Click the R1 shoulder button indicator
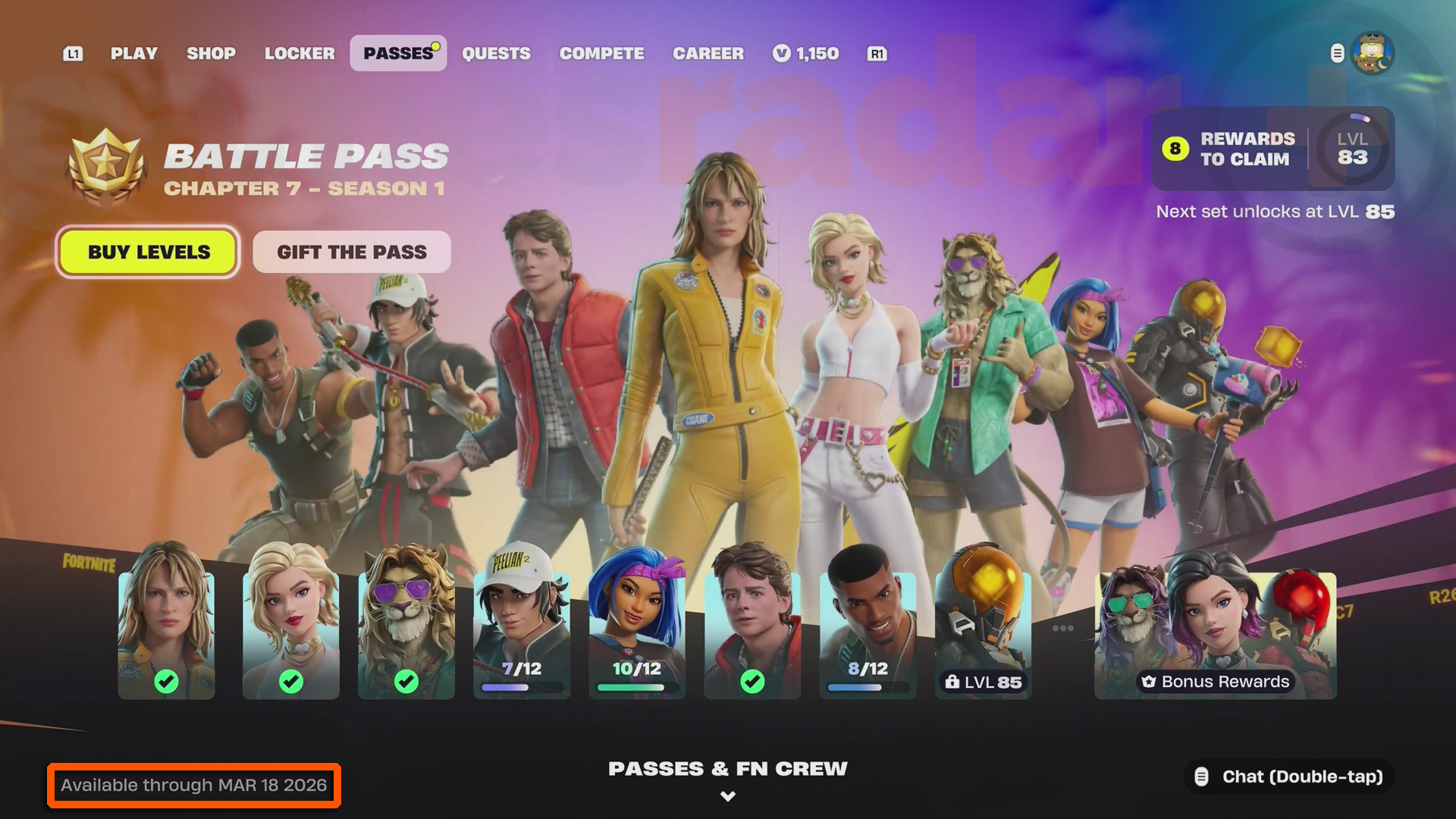Image resolution: width=1456 pixels, height=819 pixels. pyautogui.click(x=877, y=54)
